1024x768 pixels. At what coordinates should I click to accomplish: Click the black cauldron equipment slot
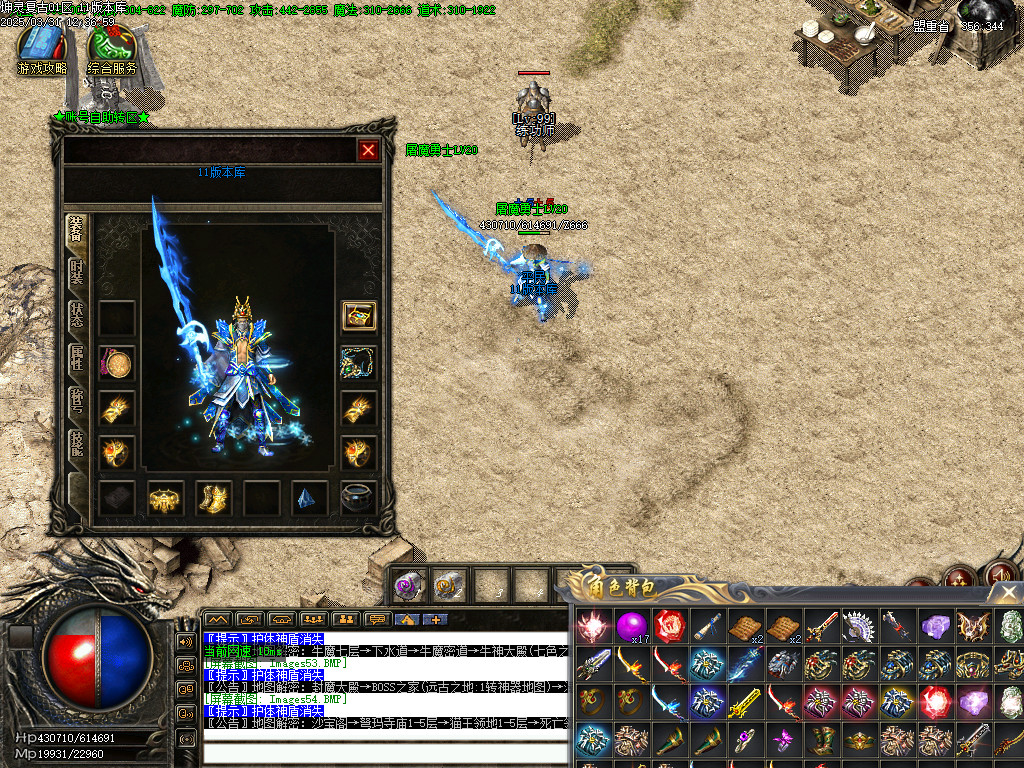359,498
